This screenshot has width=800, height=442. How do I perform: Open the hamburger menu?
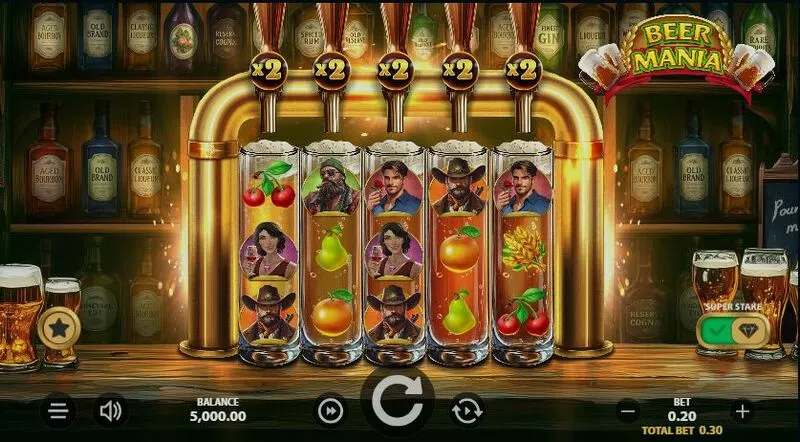[59, 410]
